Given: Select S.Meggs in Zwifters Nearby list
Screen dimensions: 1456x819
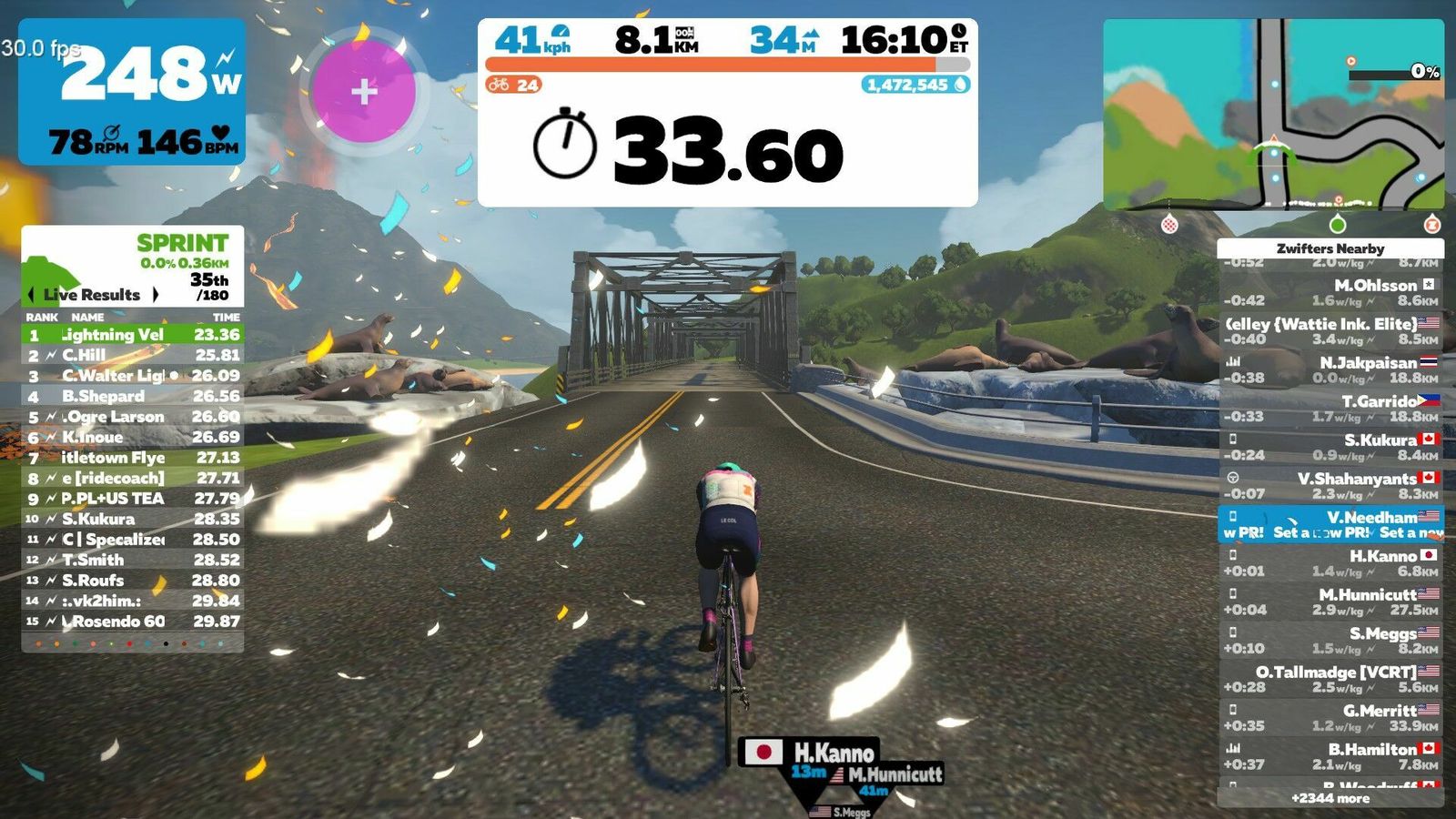Looking at the screenshot, I should coord(1330,640).
